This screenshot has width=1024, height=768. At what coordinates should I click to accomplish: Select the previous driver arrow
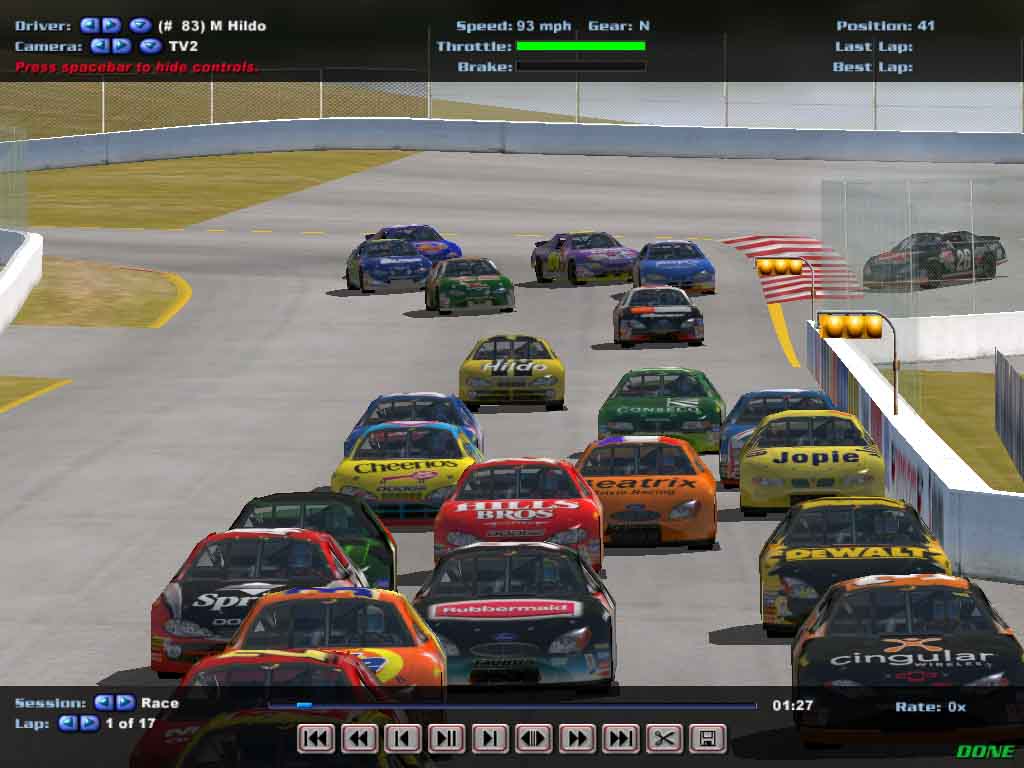(x=89, y=25)
